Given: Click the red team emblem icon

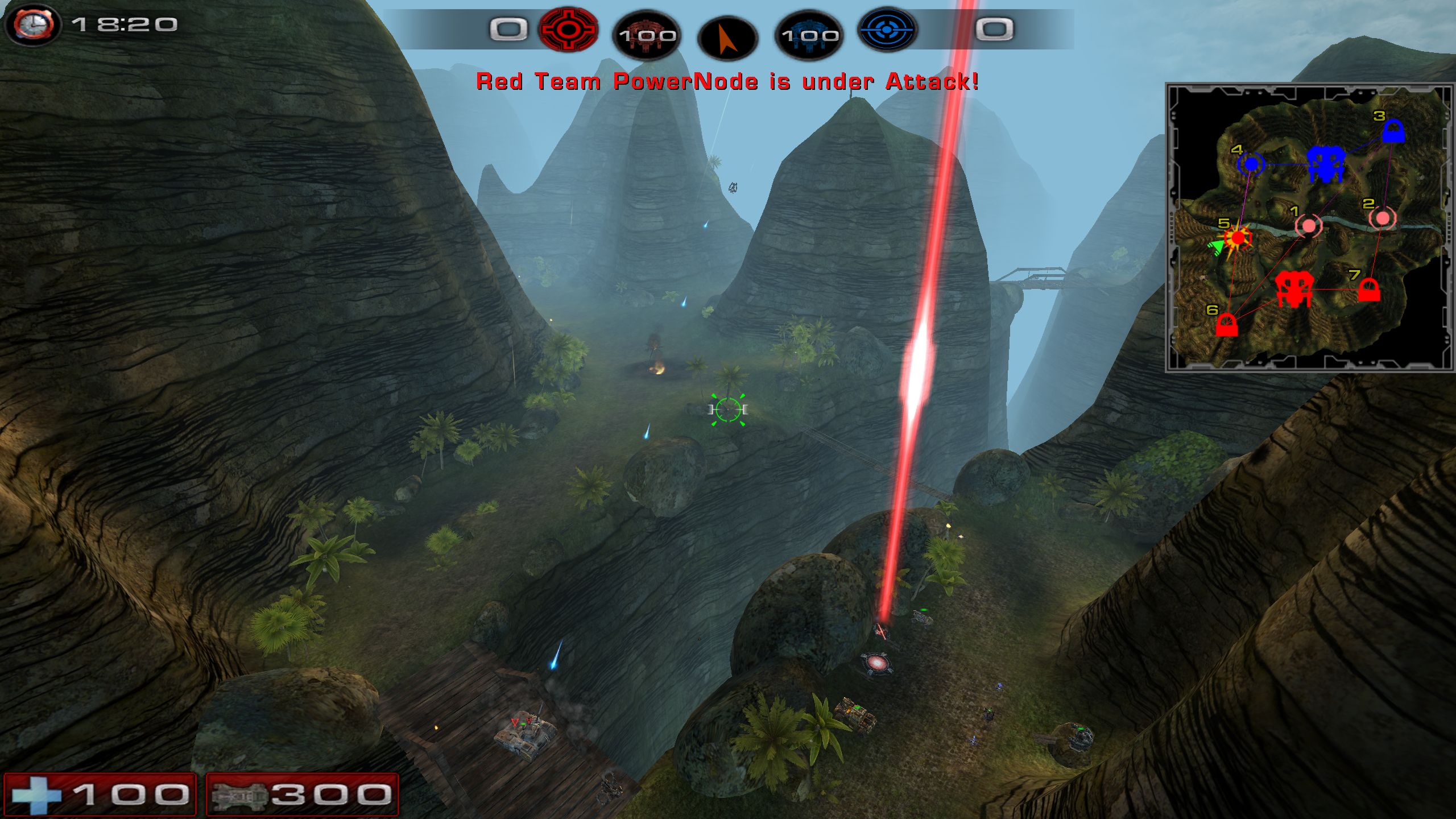Looking at the screenshot, I should pyautogui.click(x=568, y=29).
